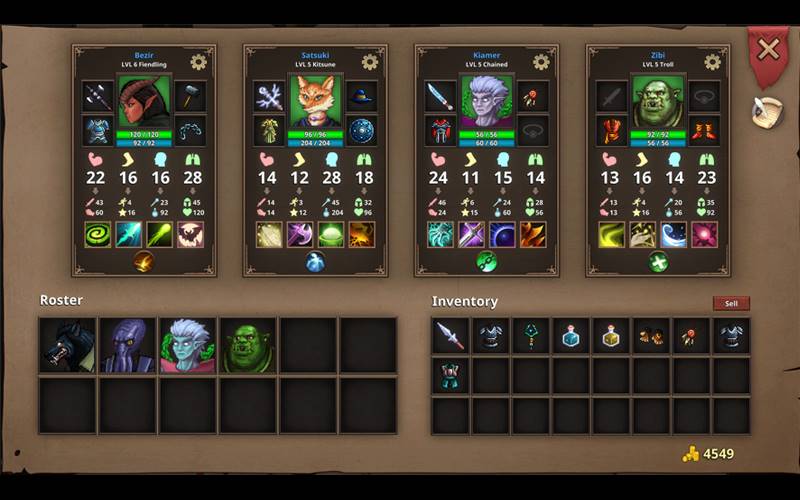Select Kiamer's blue sword weapon slot
The width and height of the screenshot is (800, 500).
pos(441,96)
